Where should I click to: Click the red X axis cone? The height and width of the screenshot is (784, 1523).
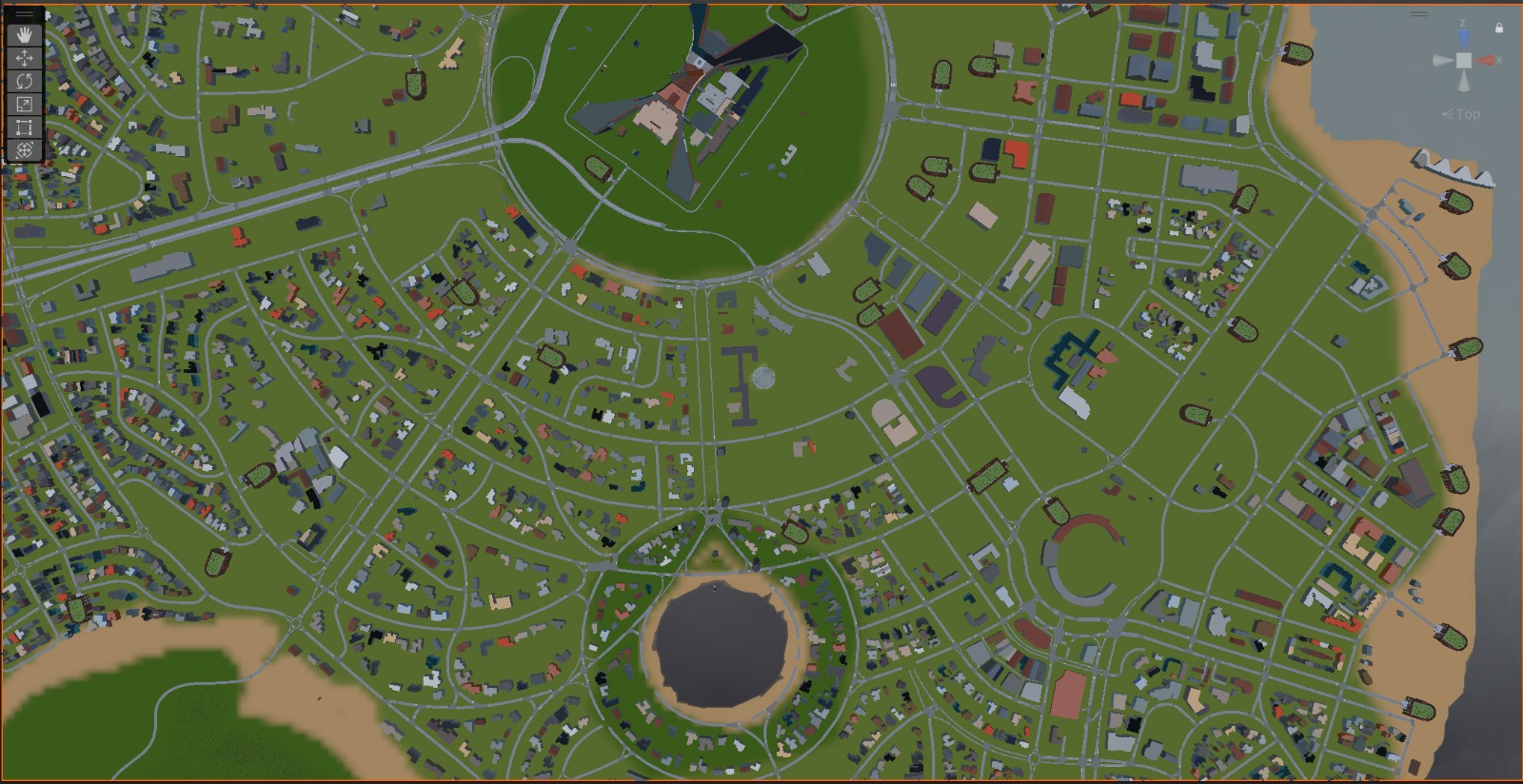click(x=1487, y=60)
